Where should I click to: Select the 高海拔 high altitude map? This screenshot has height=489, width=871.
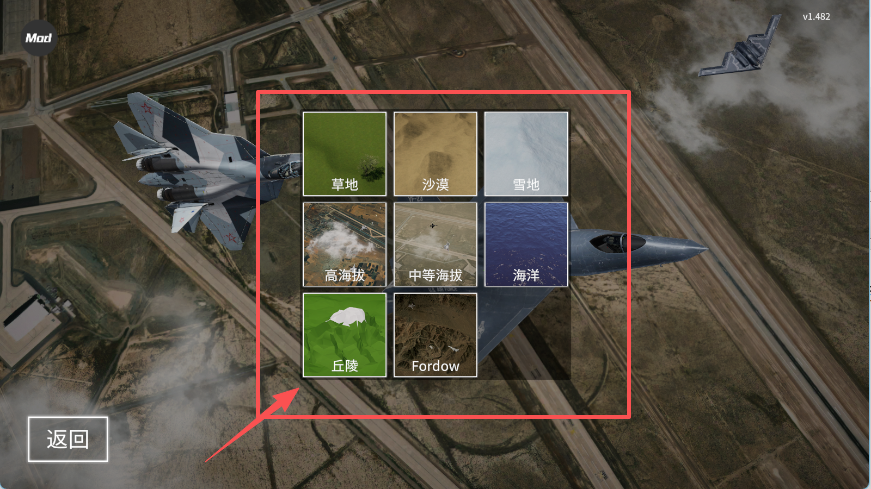click(x=345, y=244)
